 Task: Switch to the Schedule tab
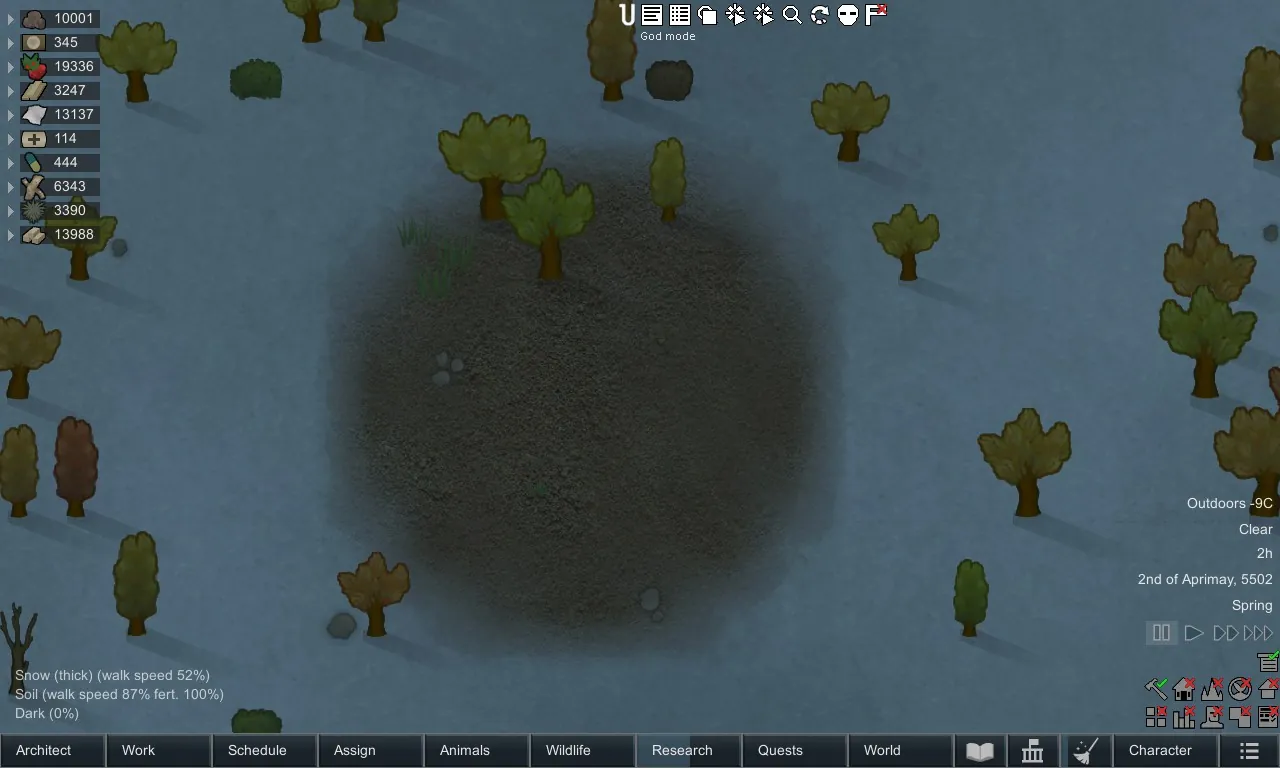click(264, 750)
